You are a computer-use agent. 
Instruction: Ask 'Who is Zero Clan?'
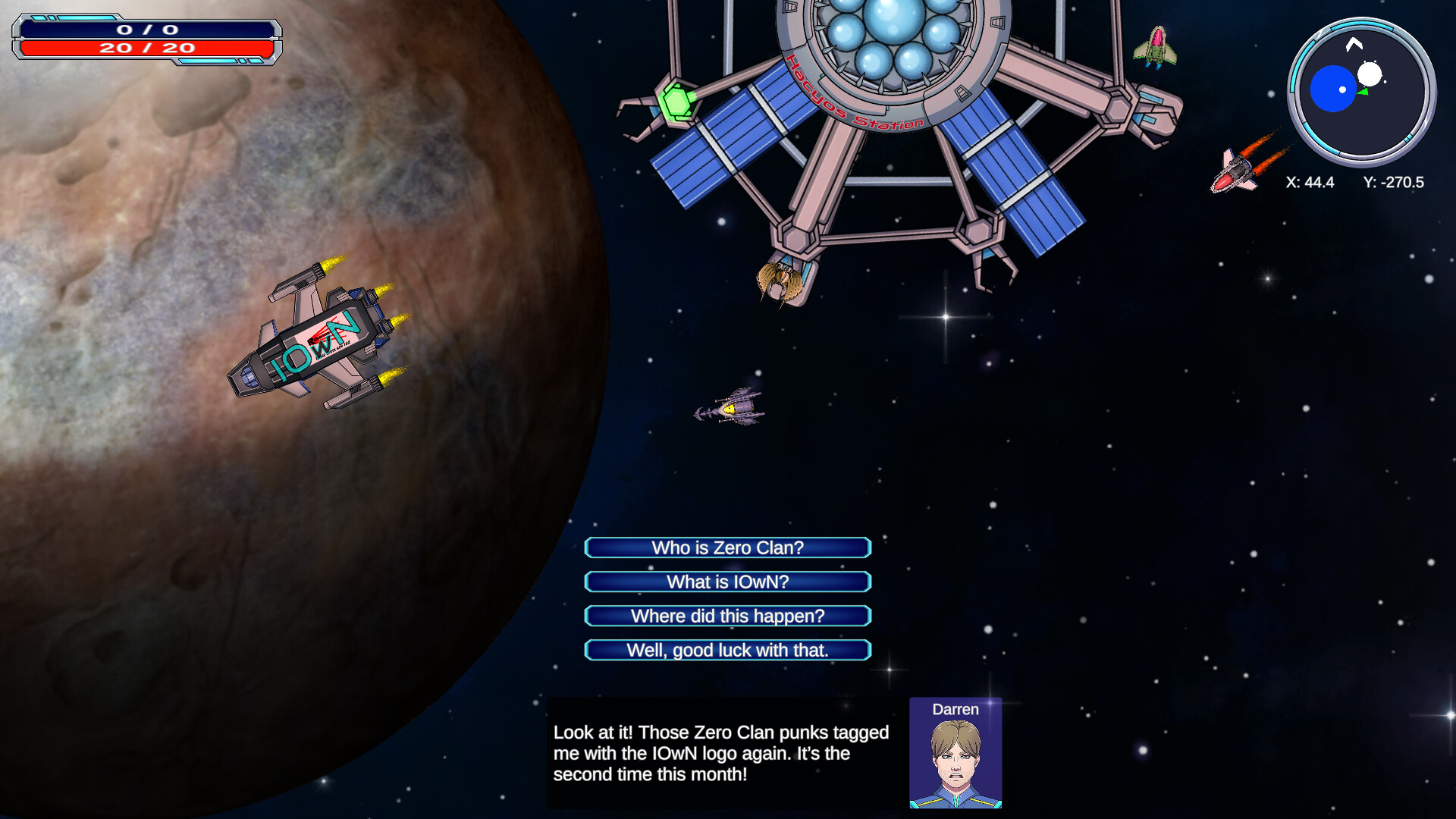pyautogui.click(x=727, y=548)
